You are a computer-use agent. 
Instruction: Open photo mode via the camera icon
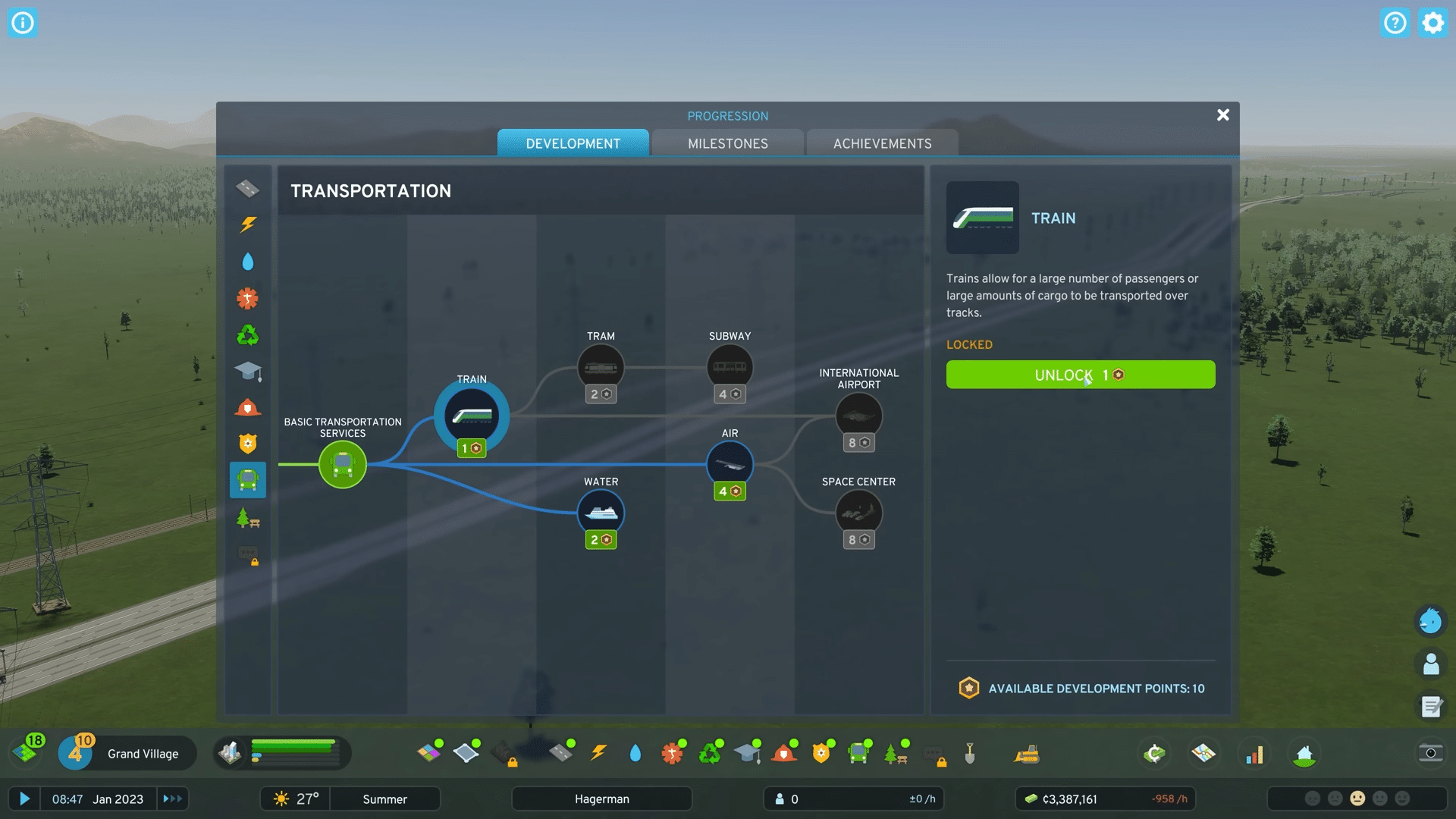pyautogui.click(x=1430, y=753)
